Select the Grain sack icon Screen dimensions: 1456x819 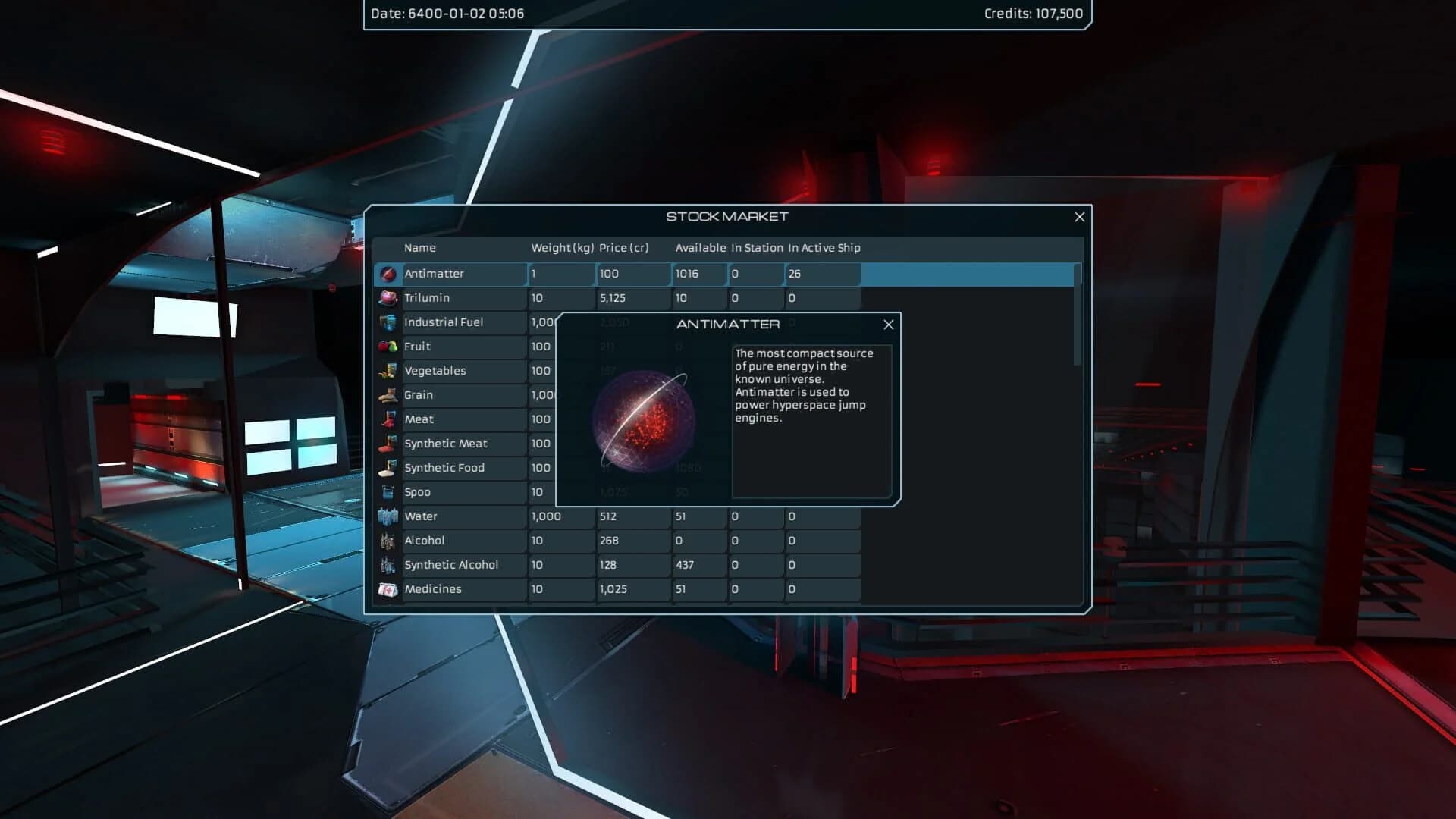(x=388, y=395)
